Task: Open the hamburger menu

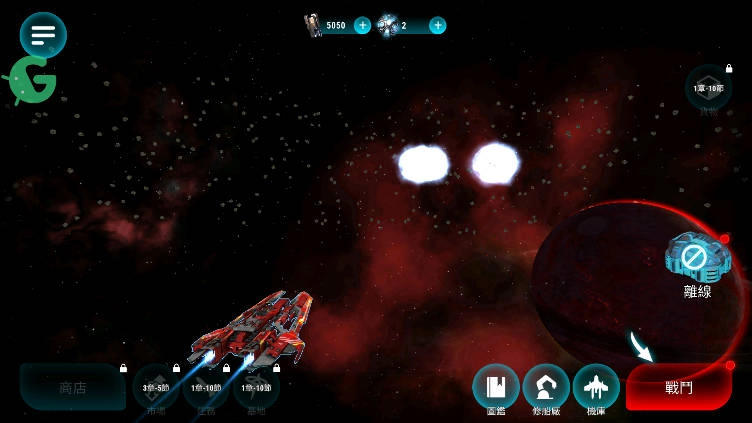Action: (x=43, y=35)
